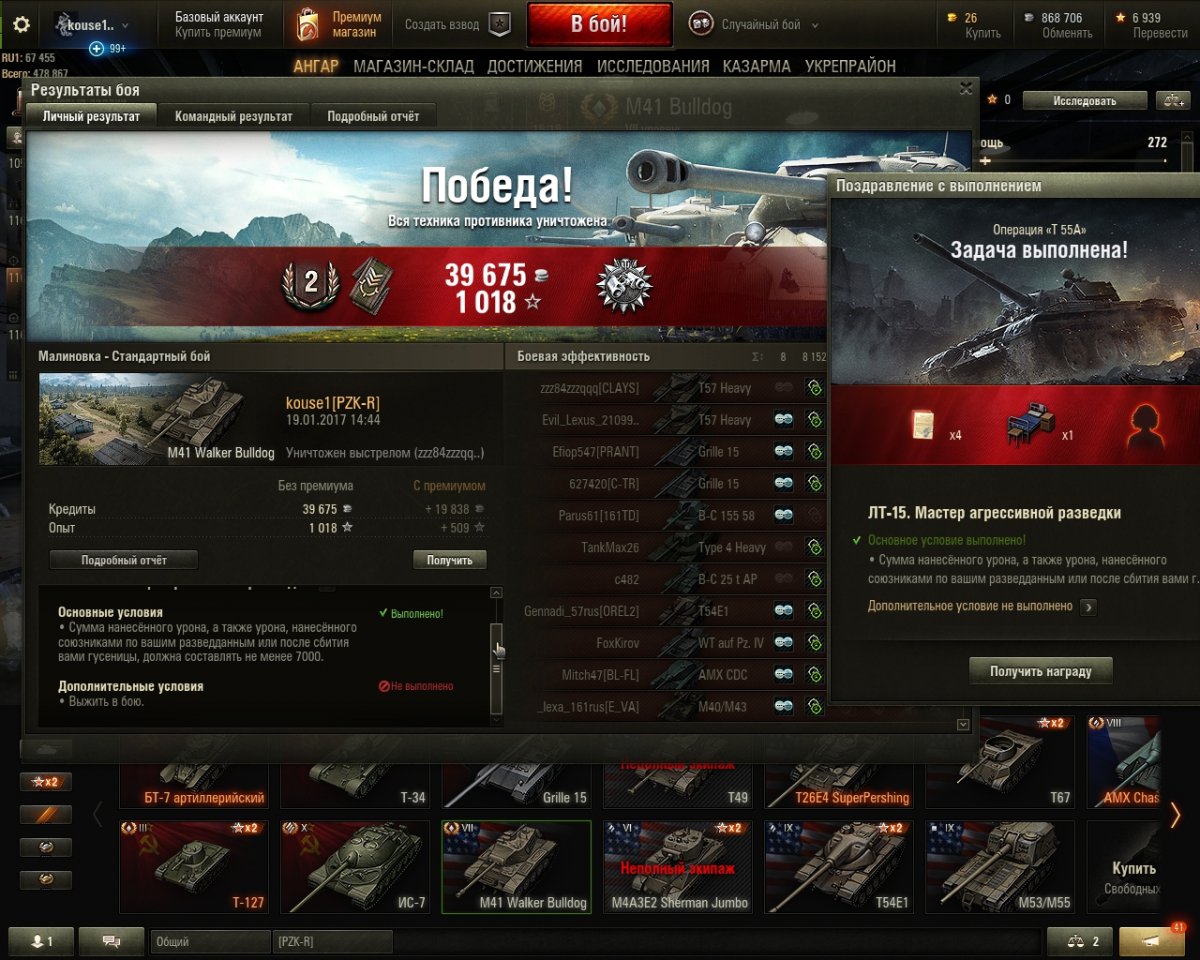Go to the ДОСТИЖЕНИЯ section
Screen dimensions: 1200x960
click(x=534, y=66)
